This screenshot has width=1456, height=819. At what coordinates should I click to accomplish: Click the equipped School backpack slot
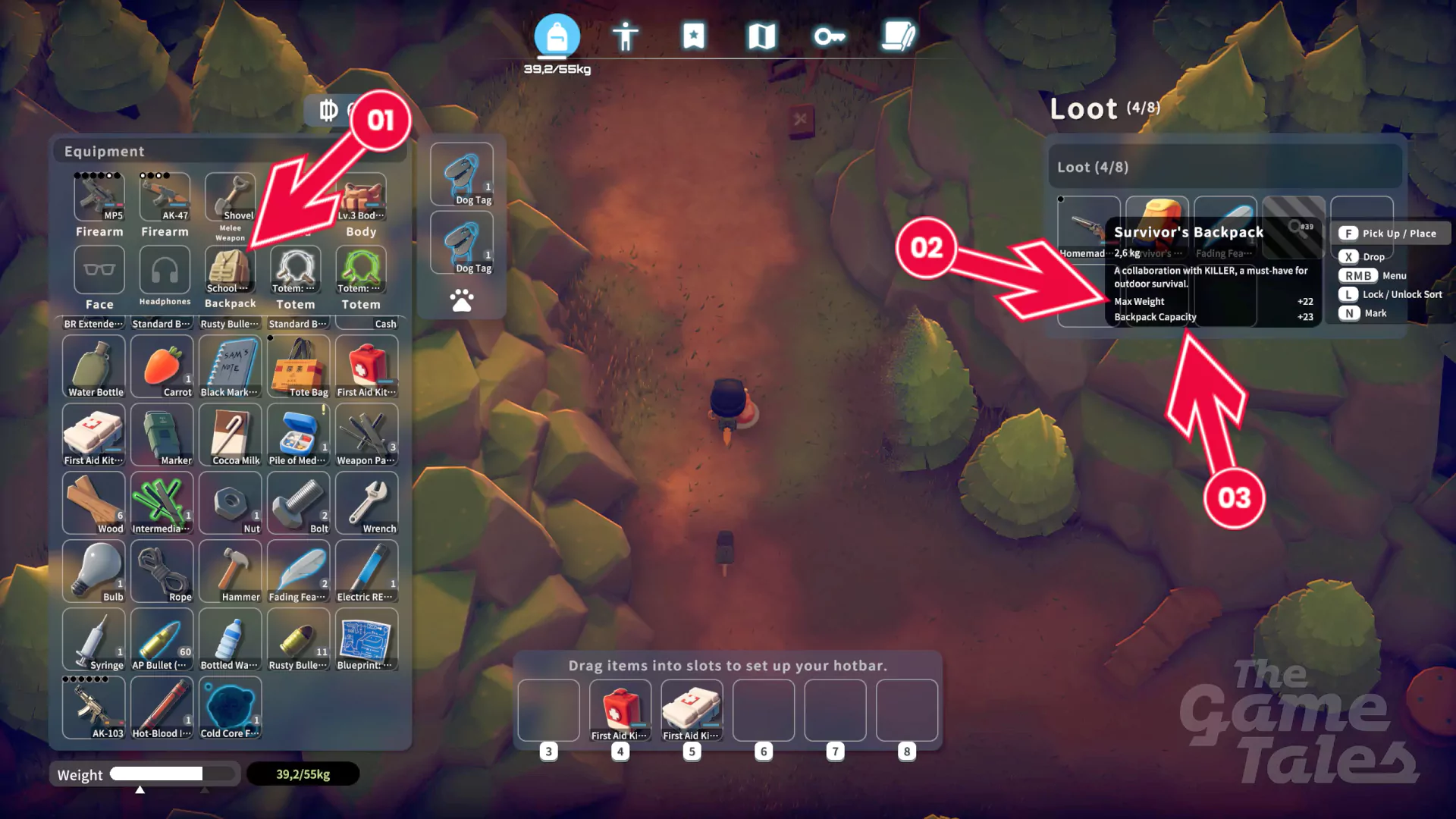coord(230,271)
